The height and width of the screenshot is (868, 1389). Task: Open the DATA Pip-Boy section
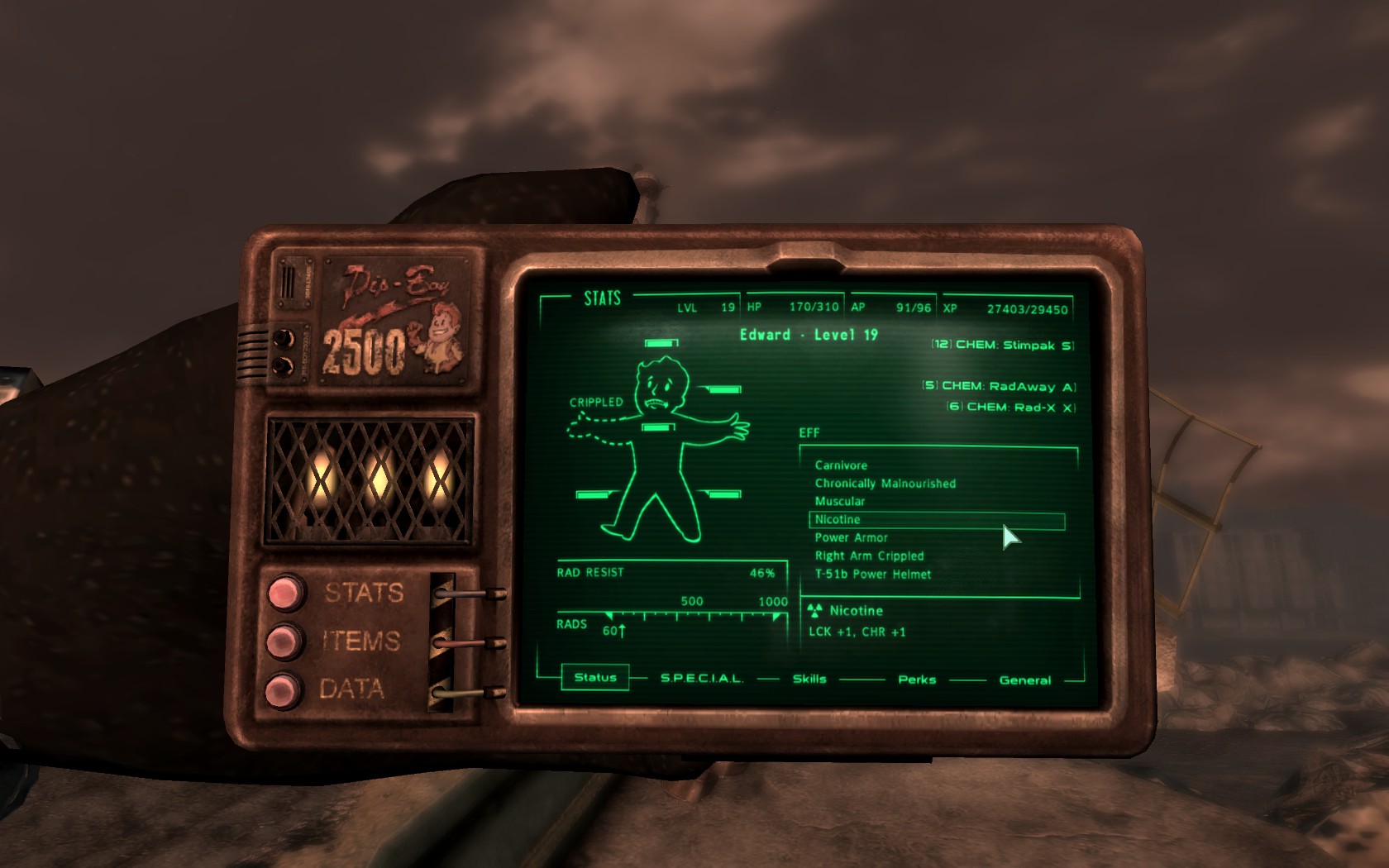point(282,689)
